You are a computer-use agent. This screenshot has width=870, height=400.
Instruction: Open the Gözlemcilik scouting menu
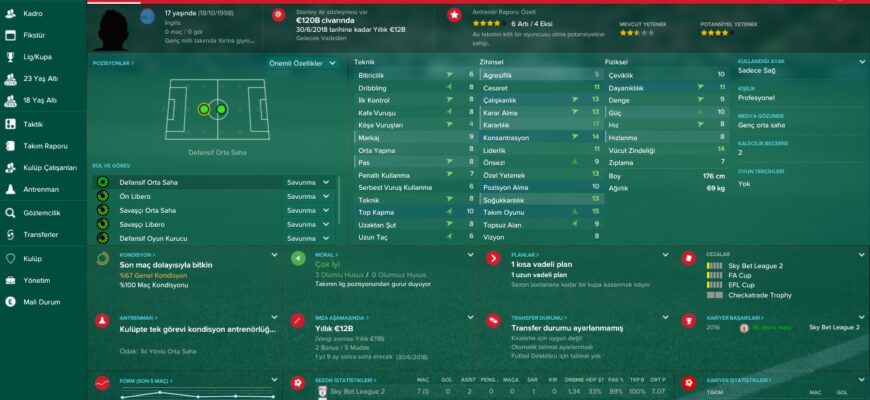pos(43,213)
